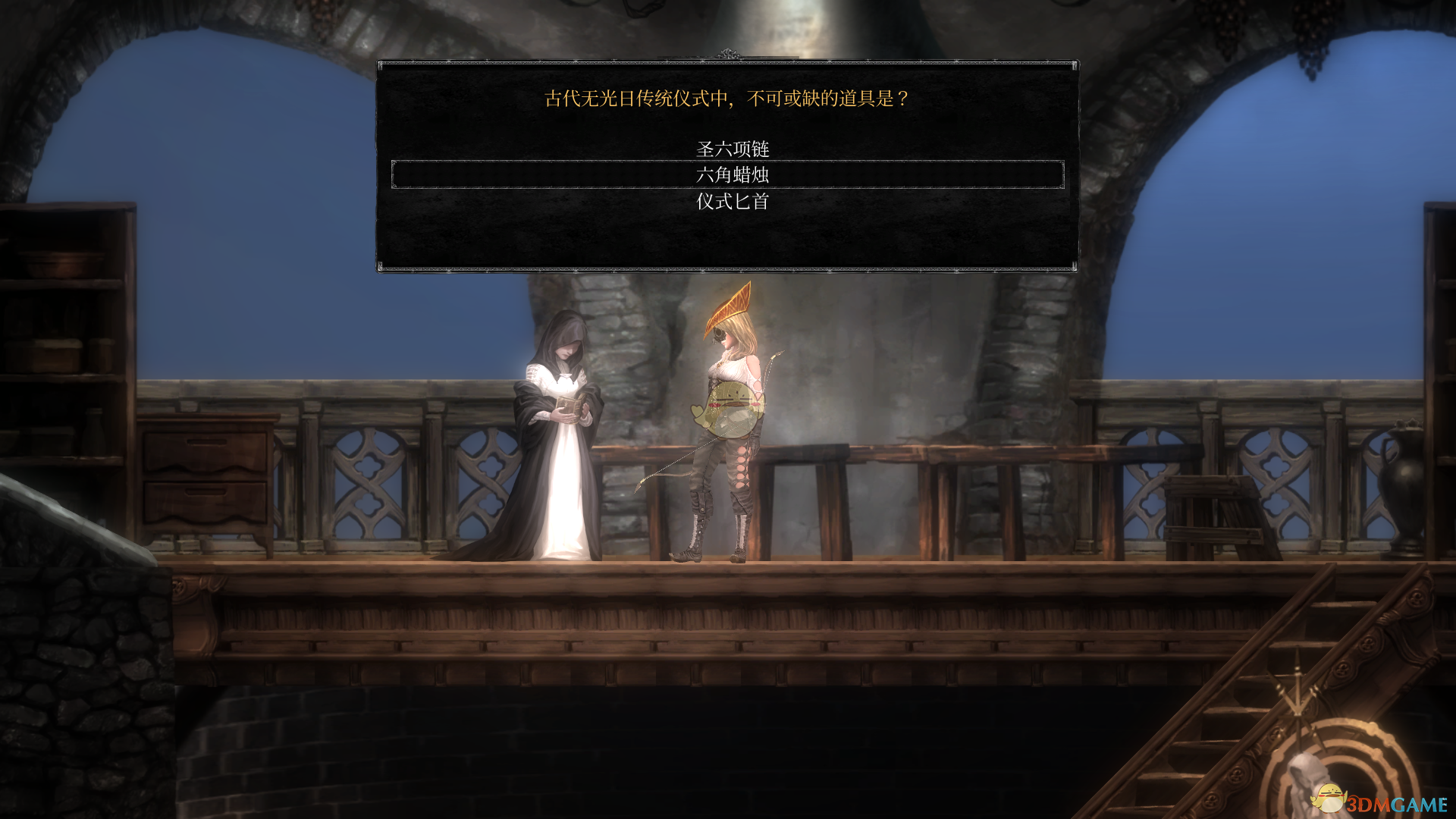Image resolution: width=1456 pixels, height=819 pixels.
Task: Pick the 仪式匕首 option
Action: (733, 202)
